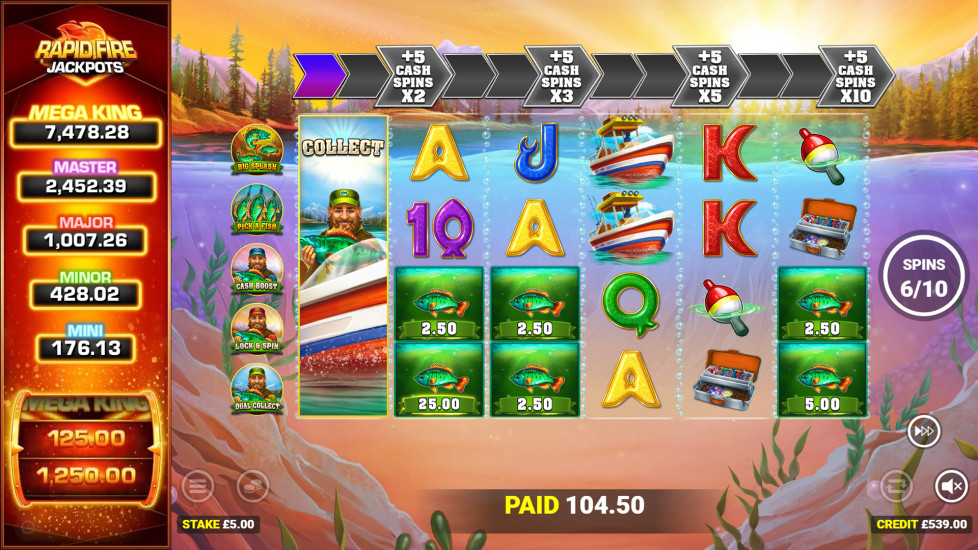Screen dimensions: 978x550
Task: Toggle the muted sound speaker button
Action: [950, 486]
